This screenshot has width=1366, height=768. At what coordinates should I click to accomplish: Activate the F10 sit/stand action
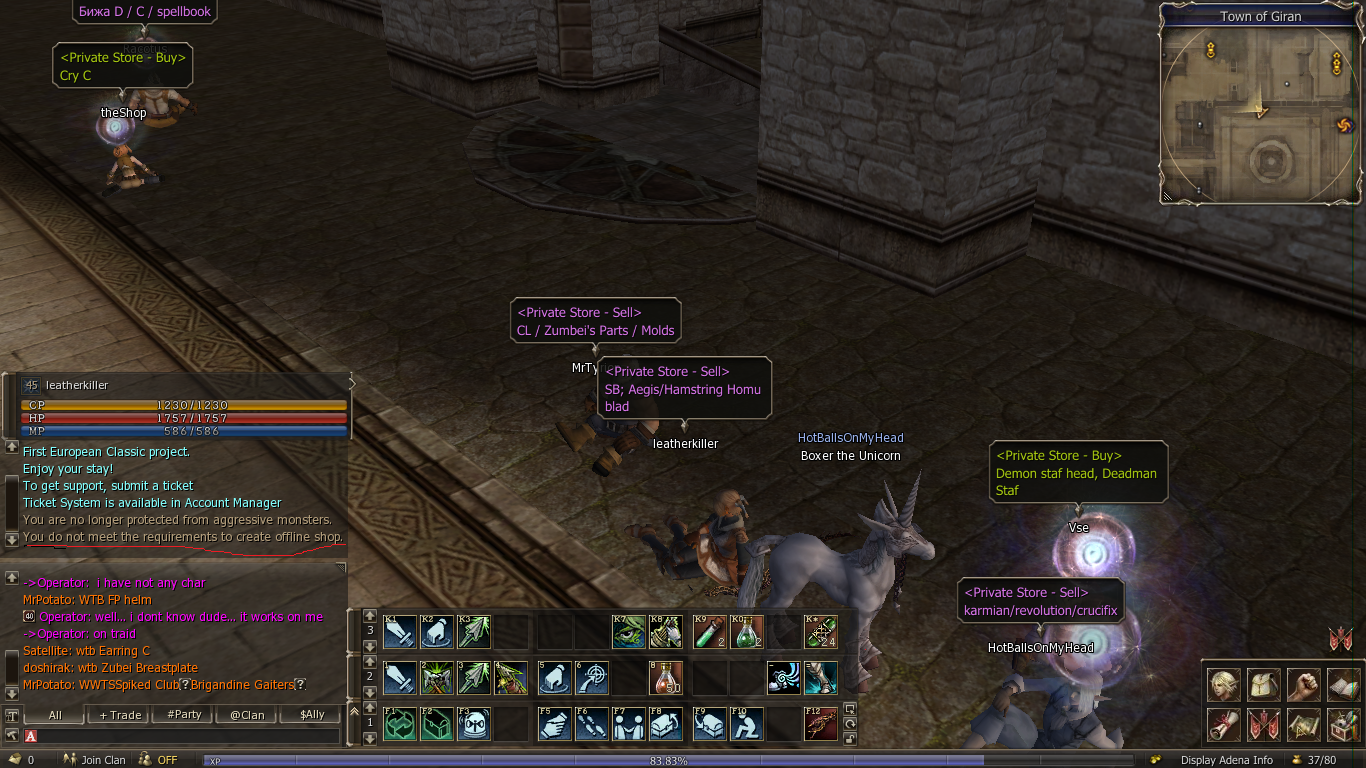click(x=746, y=724)
